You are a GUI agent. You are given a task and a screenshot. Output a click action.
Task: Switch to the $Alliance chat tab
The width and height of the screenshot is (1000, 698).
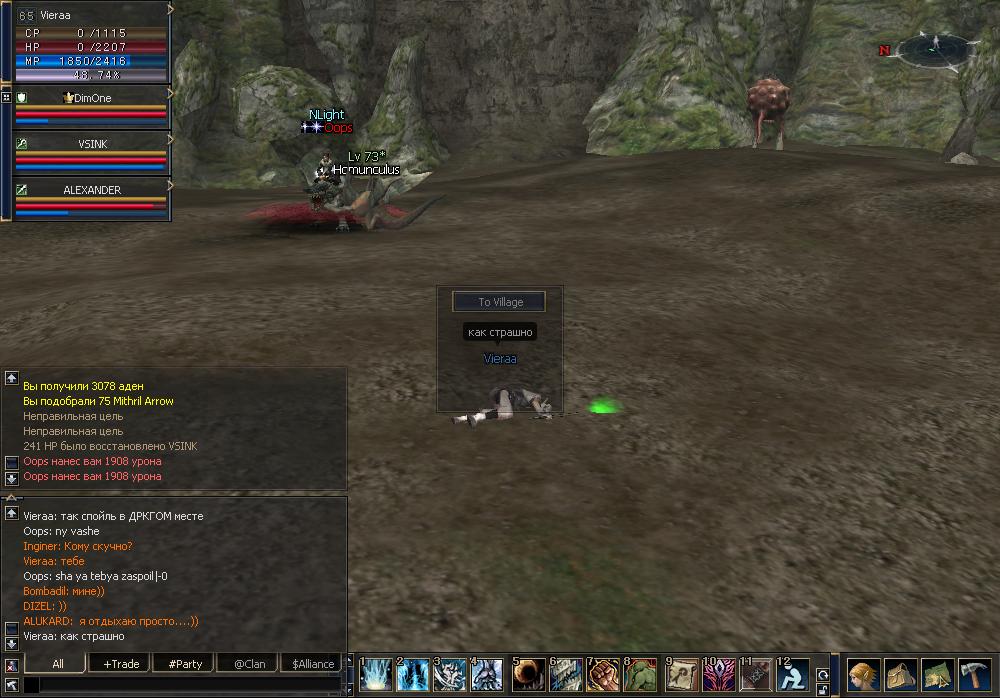(x=313, y=663)
